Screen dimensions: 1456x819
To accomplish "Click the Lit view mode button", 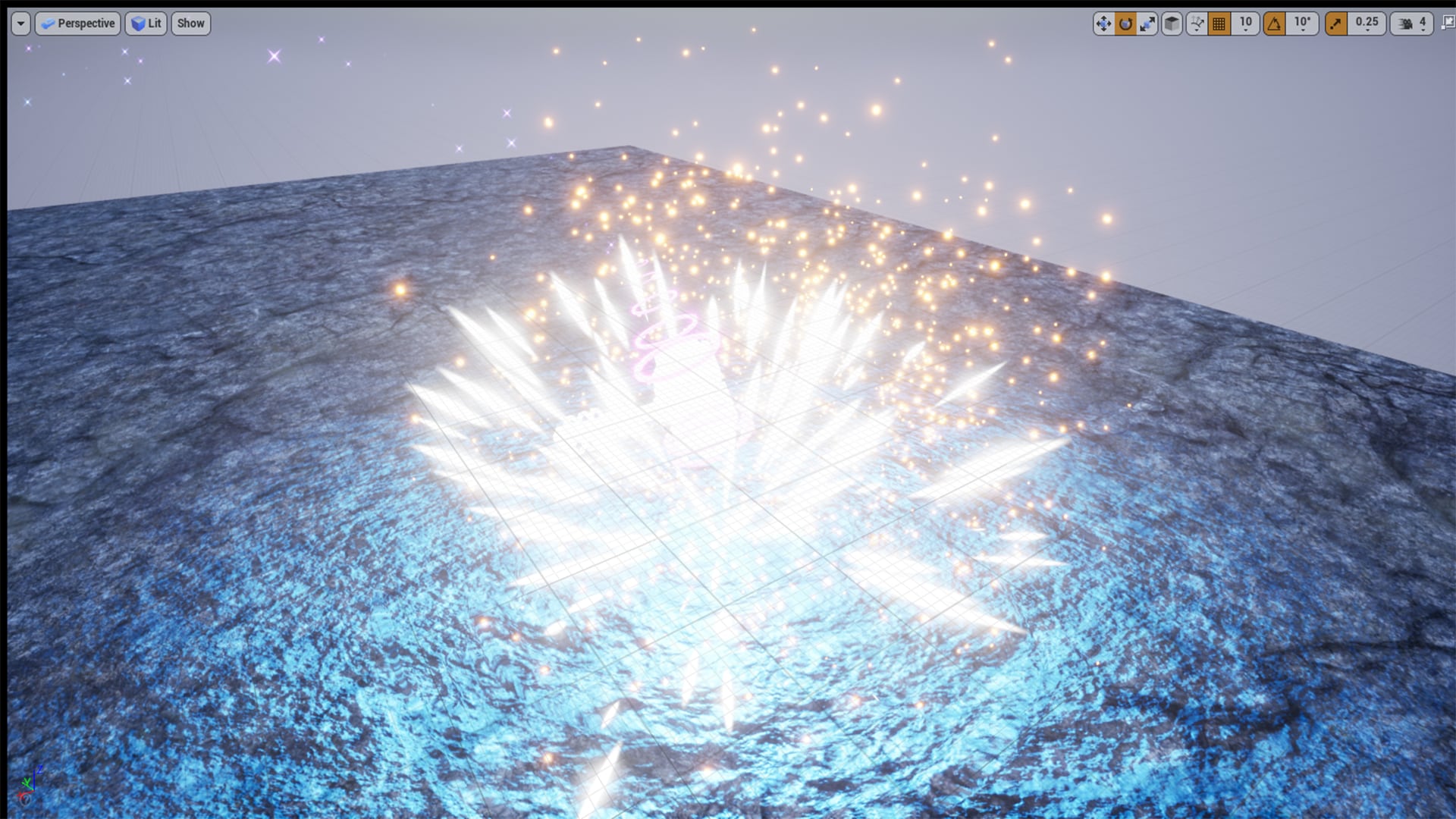I will (146, 24).
